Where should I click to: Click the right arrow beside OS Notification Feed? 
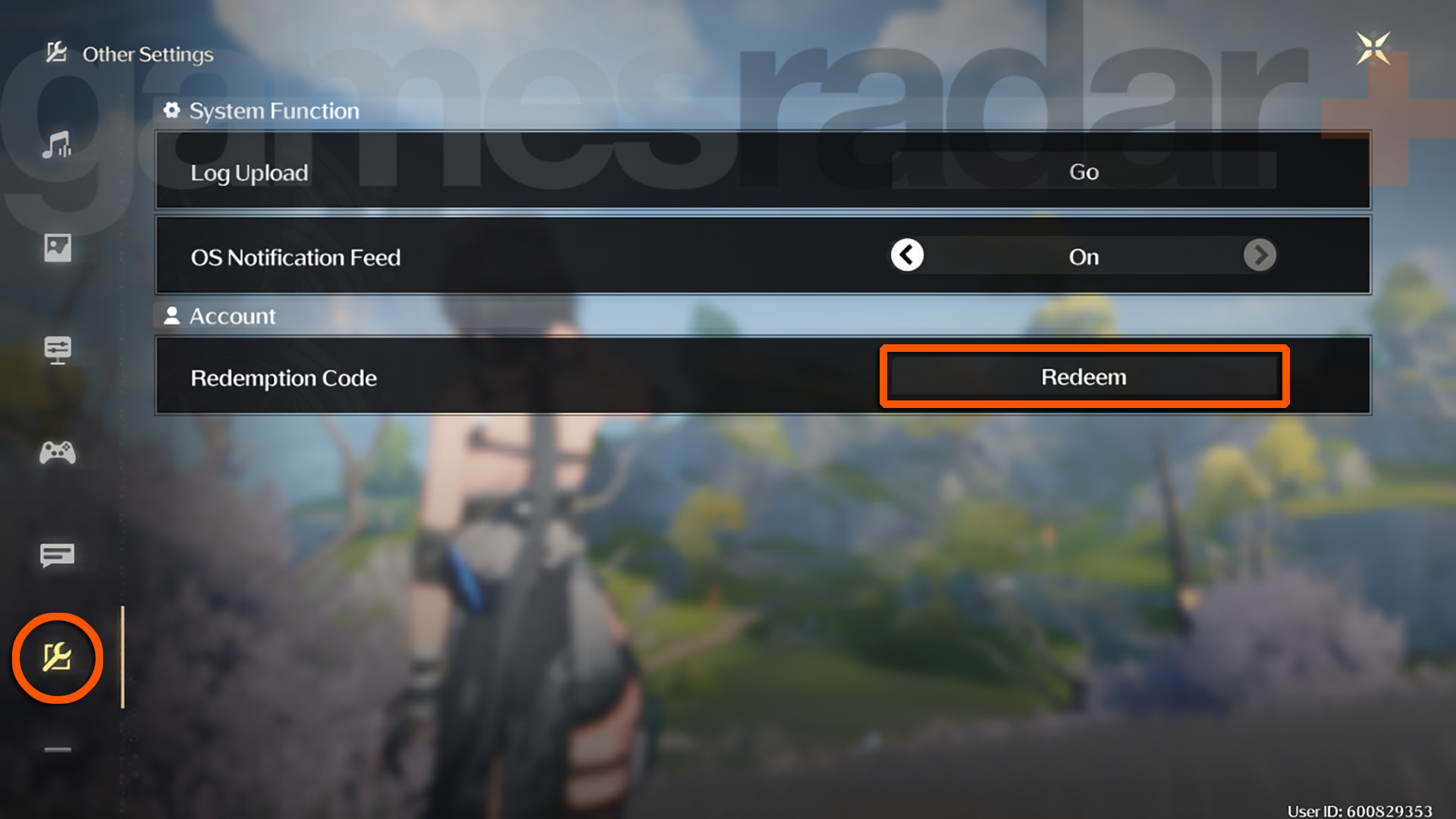coord(1260,256)
